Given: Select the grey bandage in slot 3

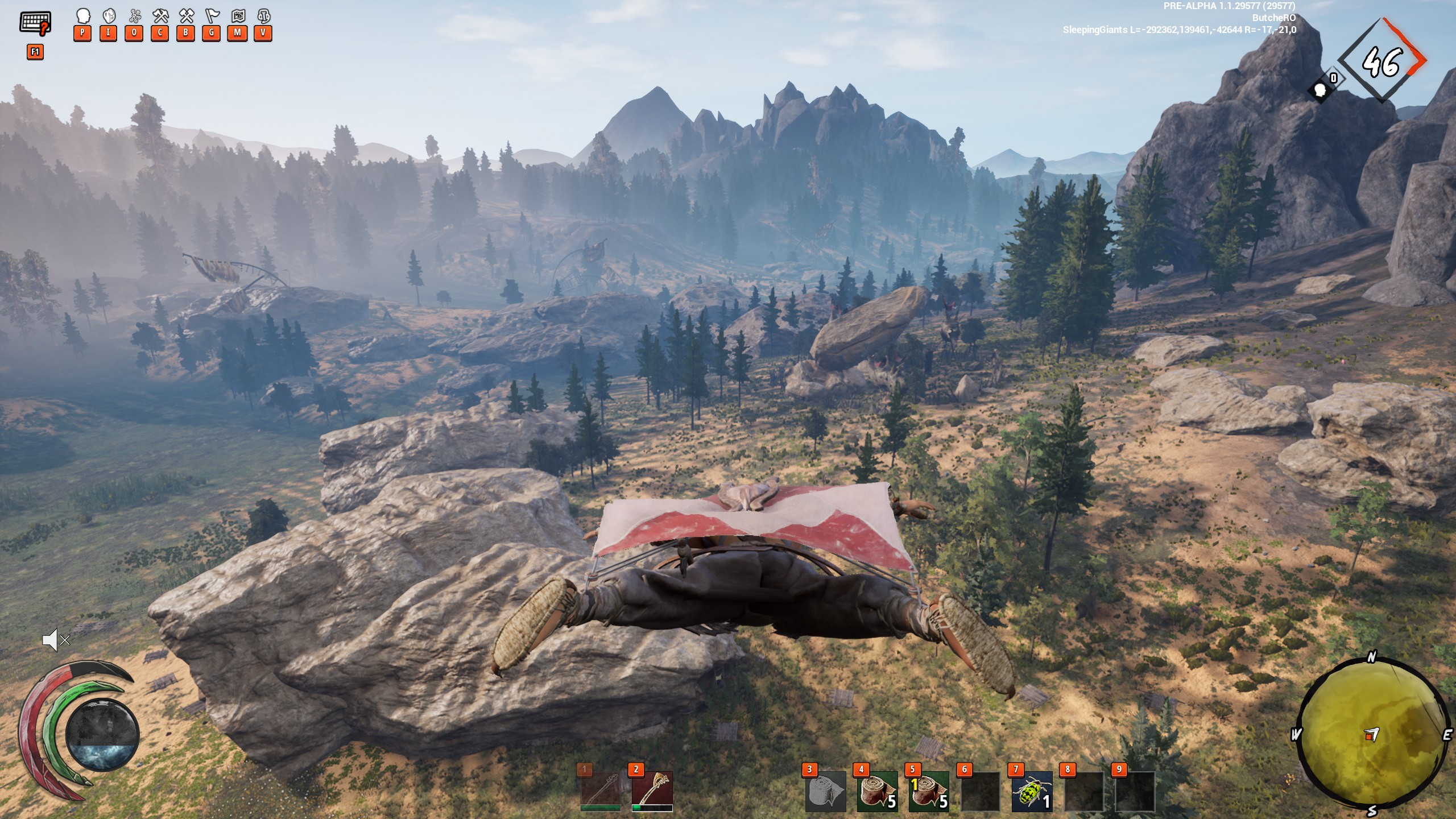Looking at the screenshot, I should tap(826, 791).
